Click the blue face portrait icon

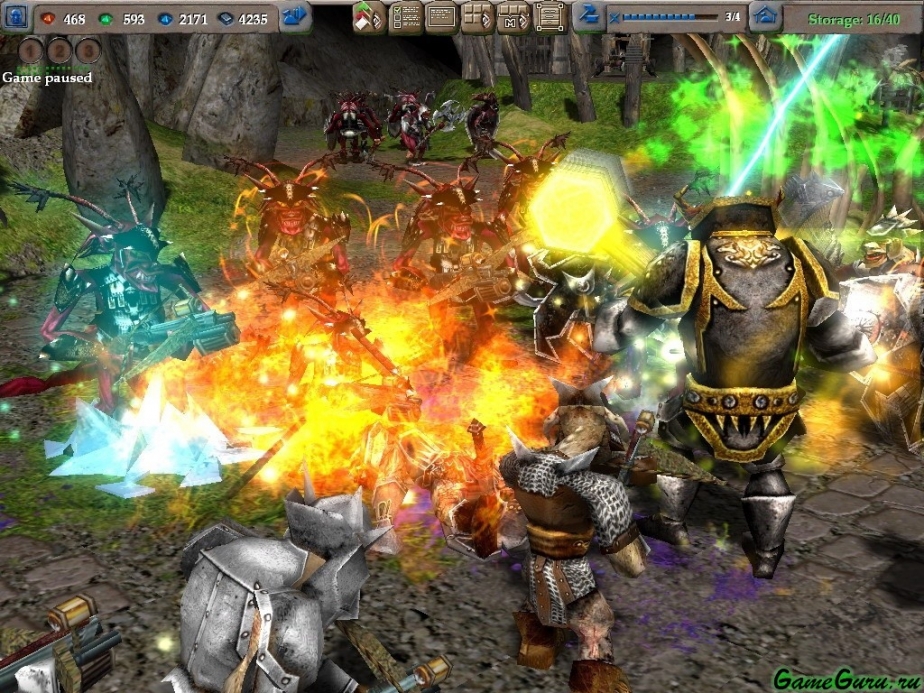pyautogui.click(x=15, y=15)
